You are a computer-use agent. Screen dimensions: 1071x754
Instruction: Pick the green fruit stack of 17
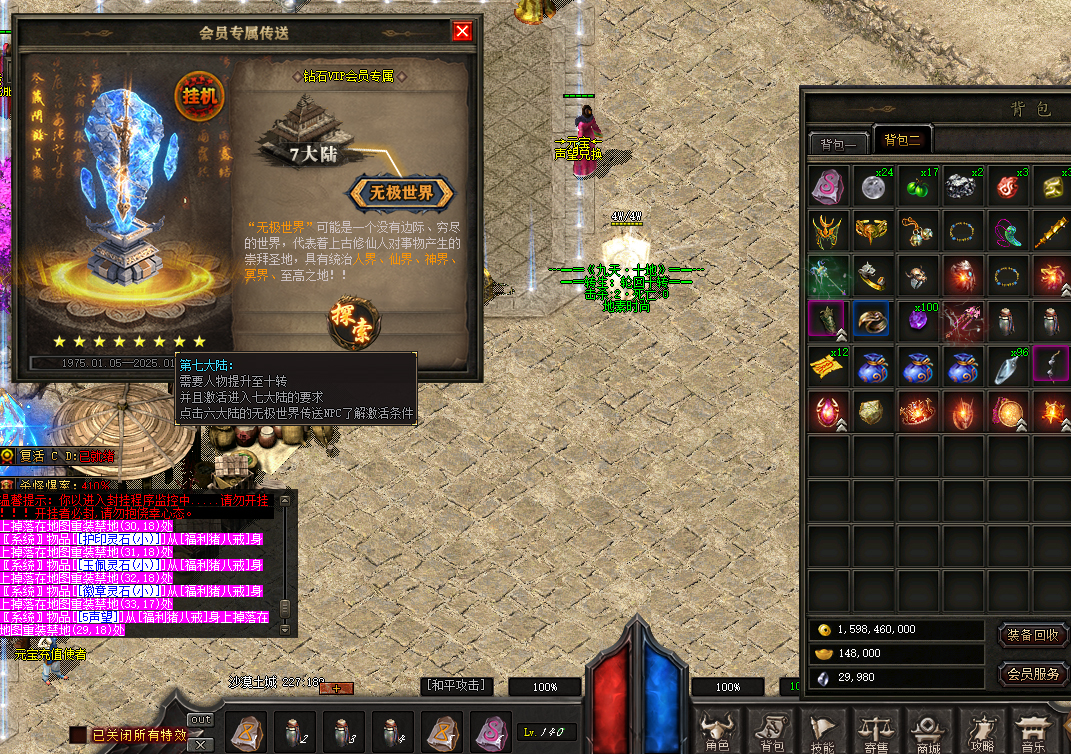[x=917, y=186]
